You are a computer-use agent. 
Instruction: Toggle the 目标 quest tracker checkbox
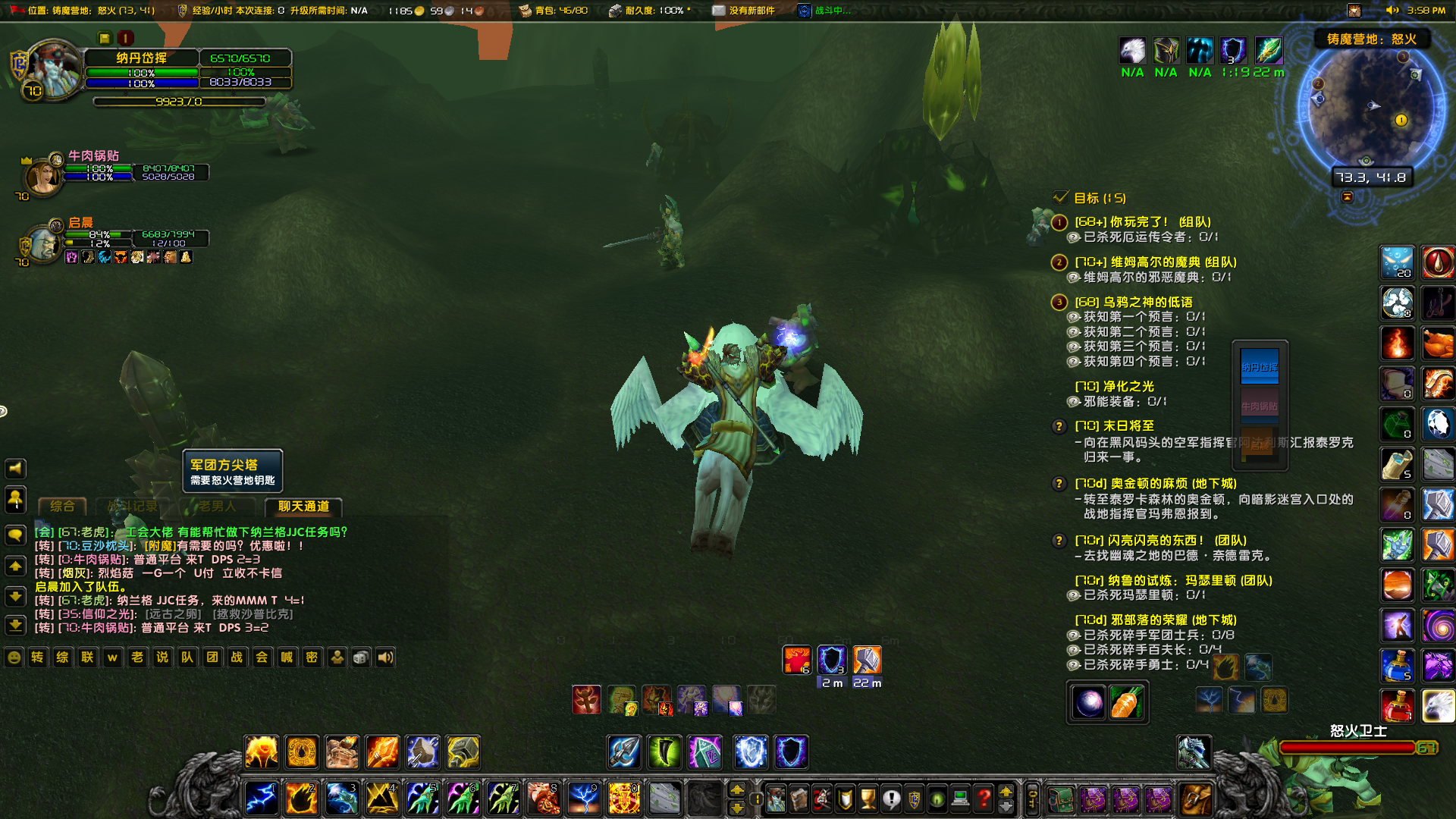(1061, 198)
